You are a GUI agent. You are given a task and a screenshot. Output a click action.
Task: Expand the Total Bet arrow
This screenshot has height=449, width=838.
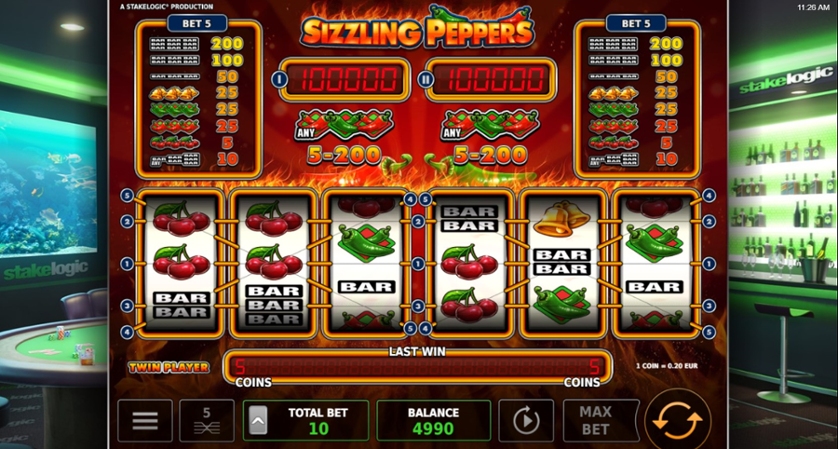257,420
